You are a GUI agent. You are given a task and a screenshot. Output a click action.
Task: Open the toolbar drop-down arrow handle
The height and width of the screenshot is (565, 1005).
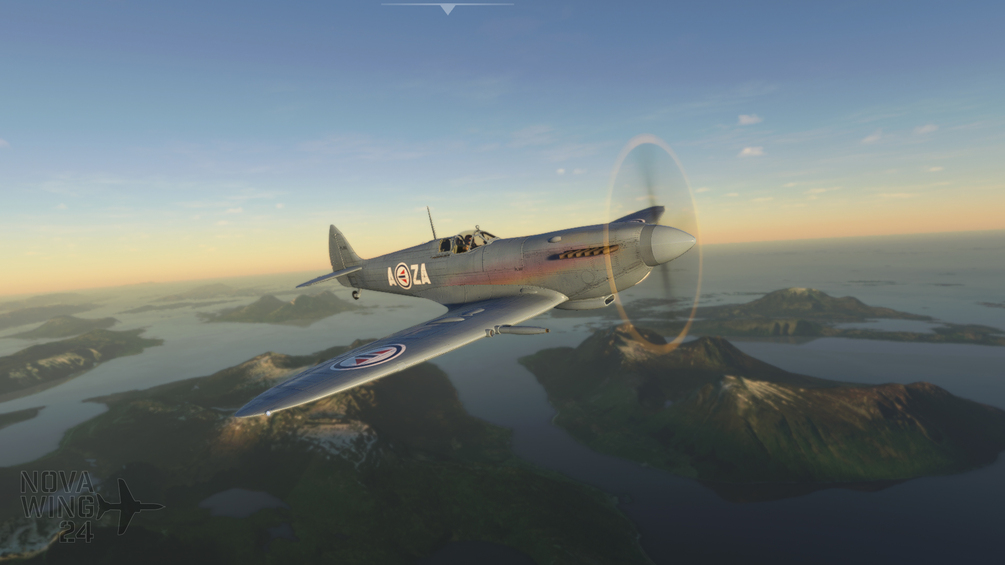[x=447, y=8]
